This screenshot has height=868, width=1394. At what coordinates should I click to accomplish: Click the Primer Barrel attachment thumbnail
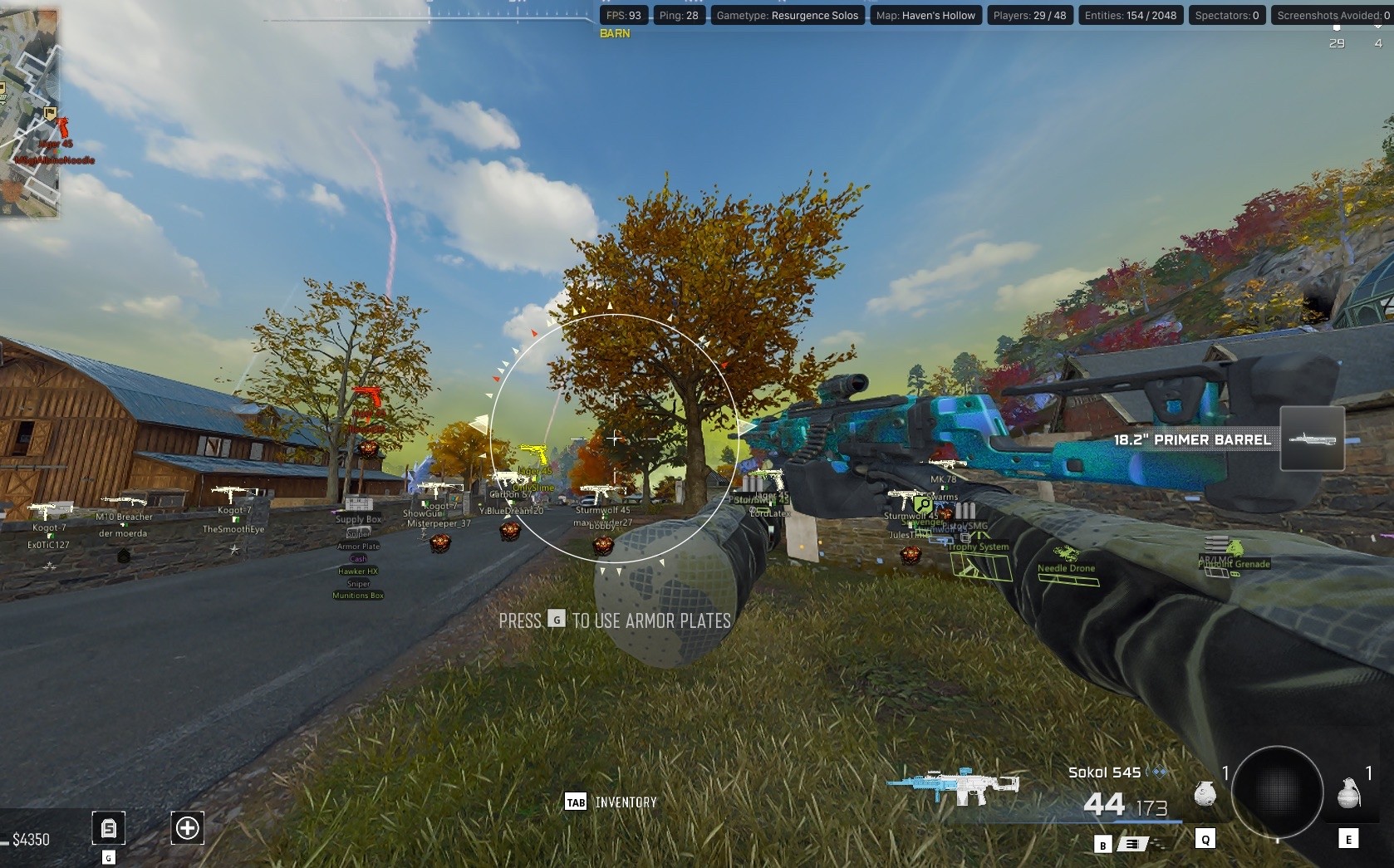[x=1312, y=439]
